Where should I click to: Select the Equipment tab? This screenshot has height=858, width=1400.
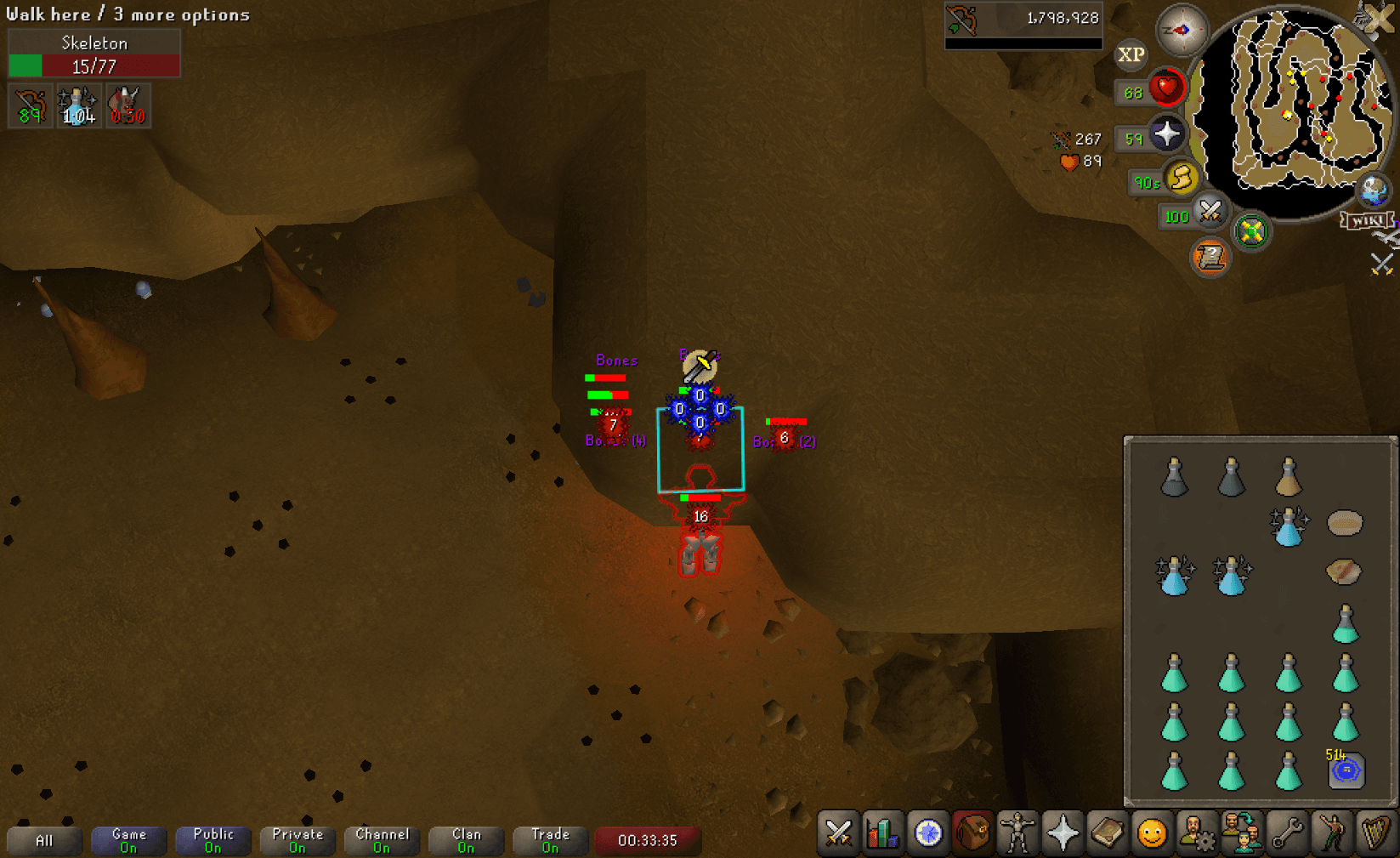pos(1017,833)
